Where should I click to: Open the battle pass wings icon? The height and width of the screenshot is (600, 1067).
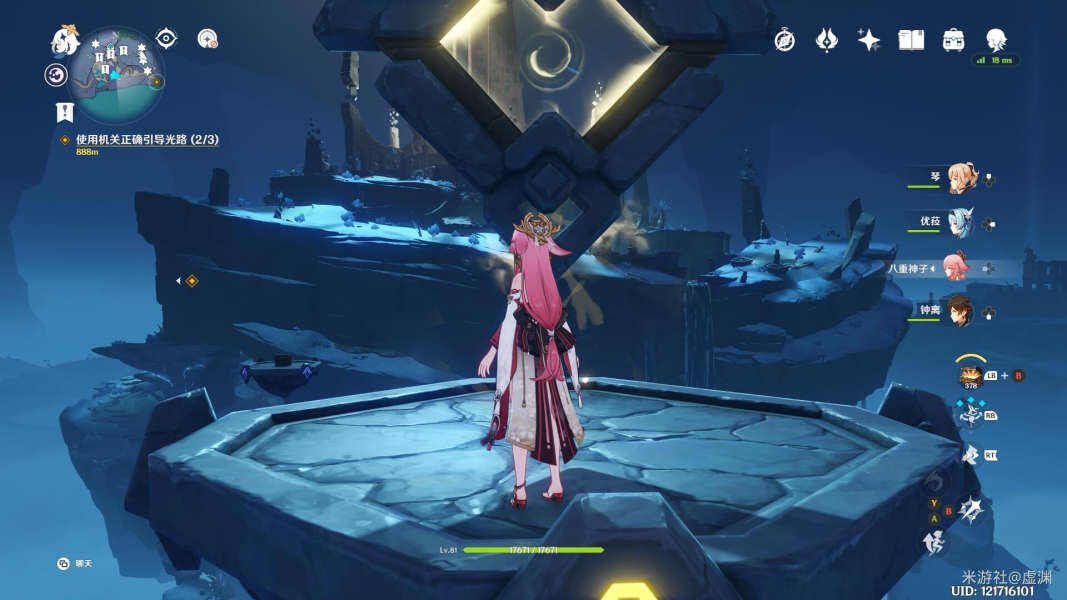827,40
